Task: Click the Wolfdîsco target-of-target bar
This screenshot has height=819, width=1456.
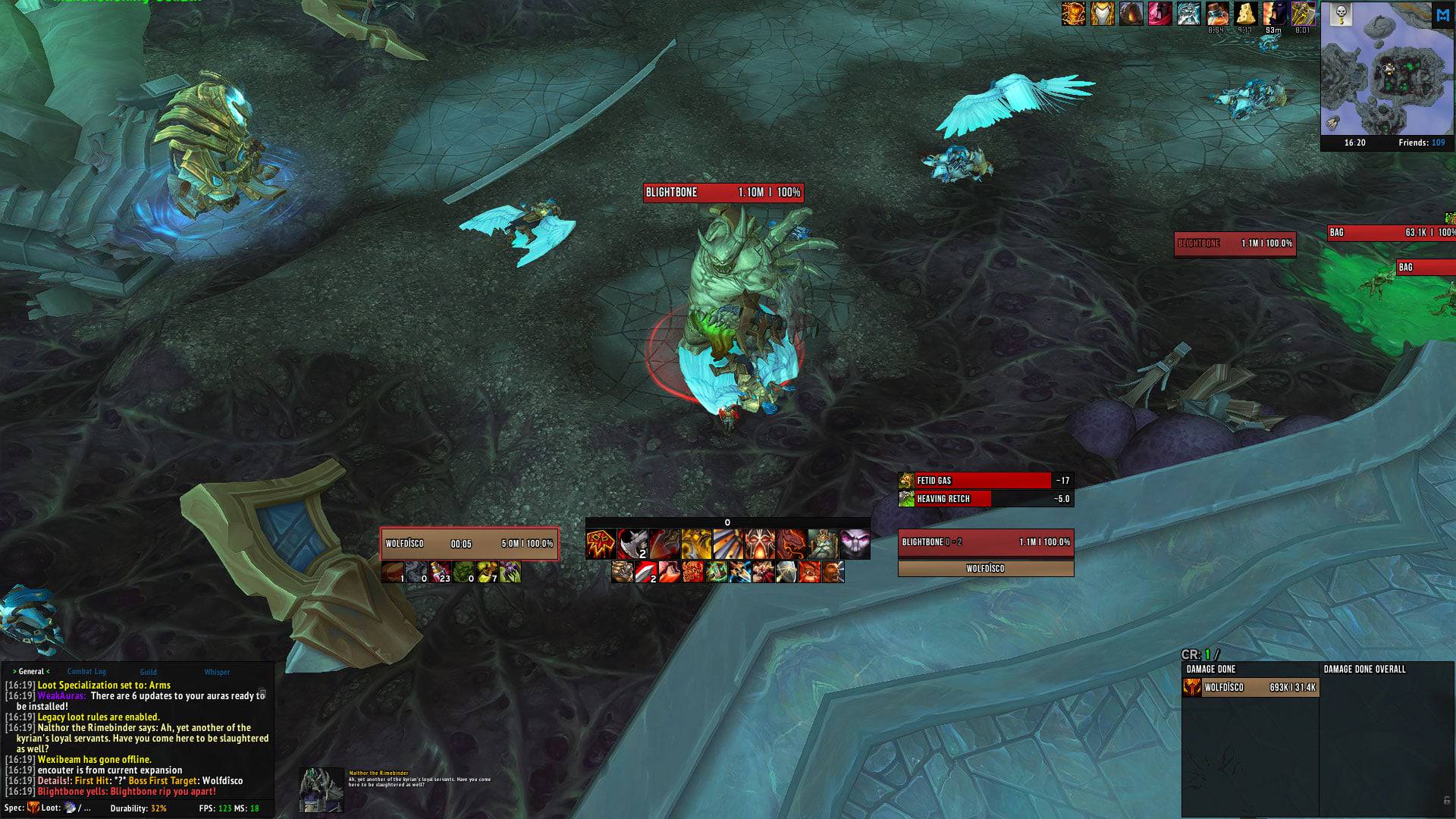Action: 986,569
